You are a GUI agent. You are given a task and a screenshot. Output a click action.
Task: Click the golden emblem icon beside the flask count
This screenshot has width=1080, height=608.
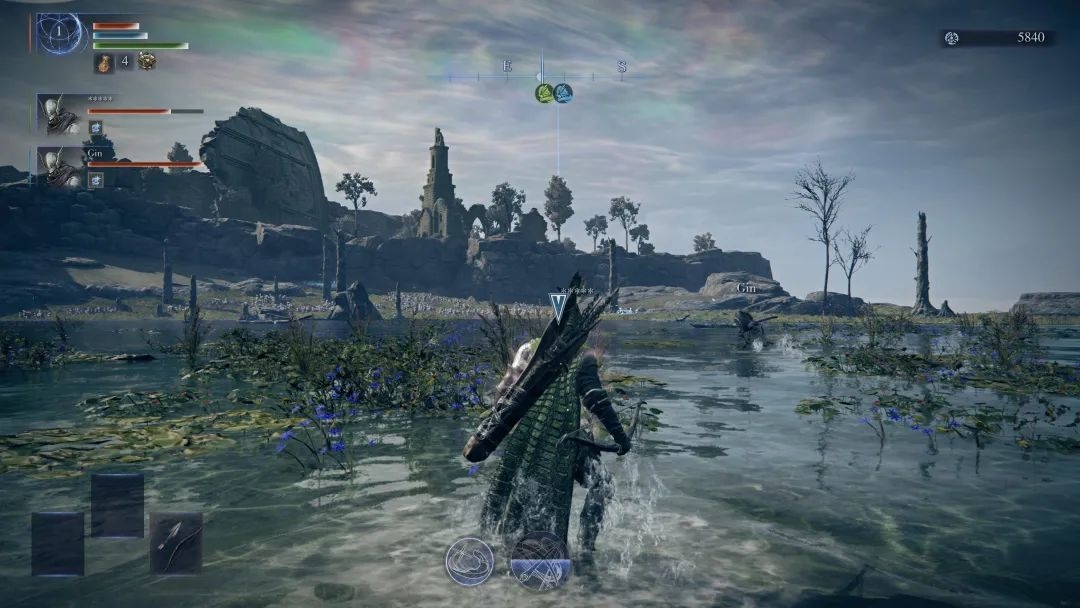pyautogui.click(x=146, y=61)
